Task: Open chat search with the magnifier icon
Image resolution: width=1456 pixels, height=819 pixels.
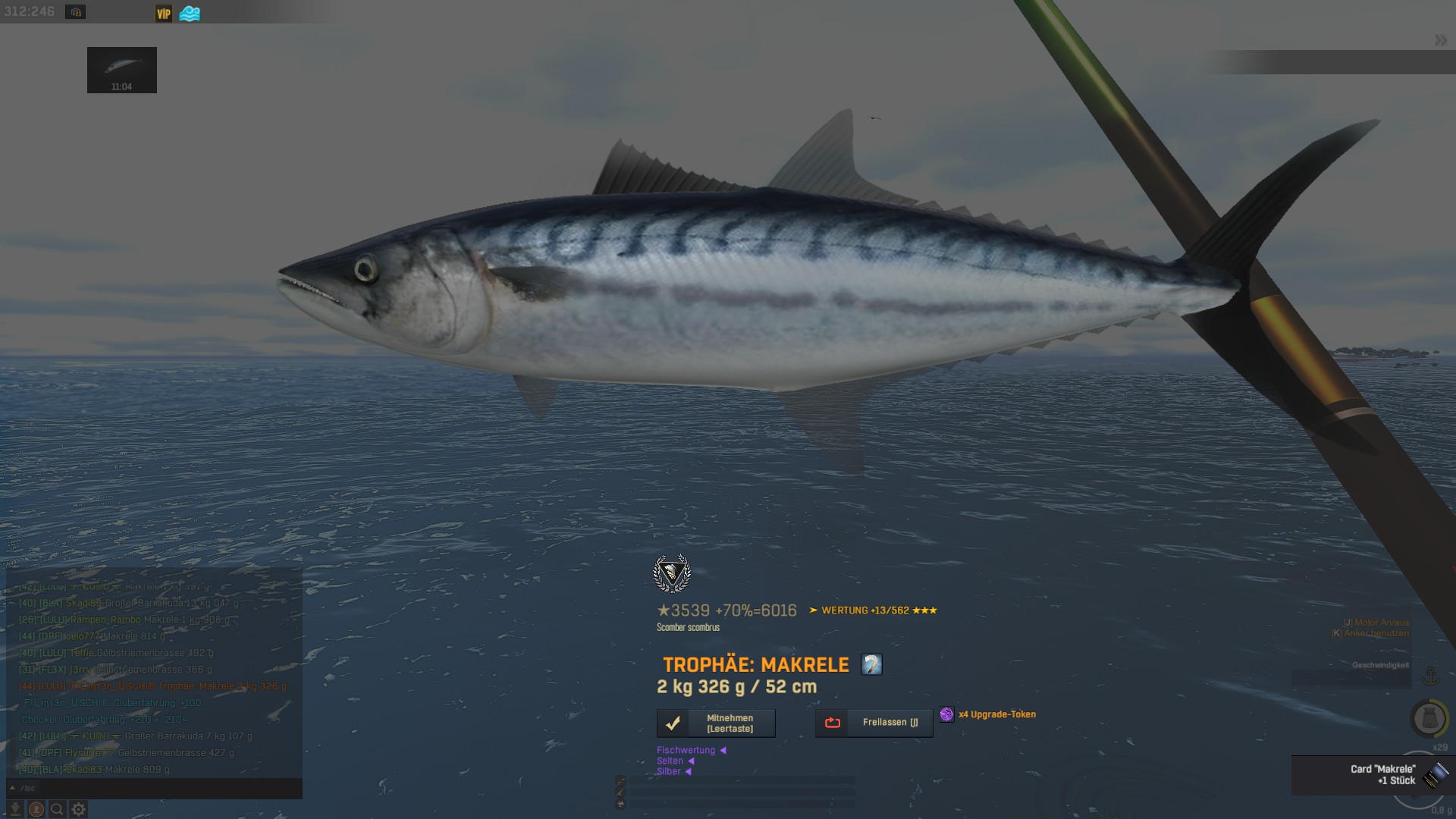Action: (x=57, y=809)
